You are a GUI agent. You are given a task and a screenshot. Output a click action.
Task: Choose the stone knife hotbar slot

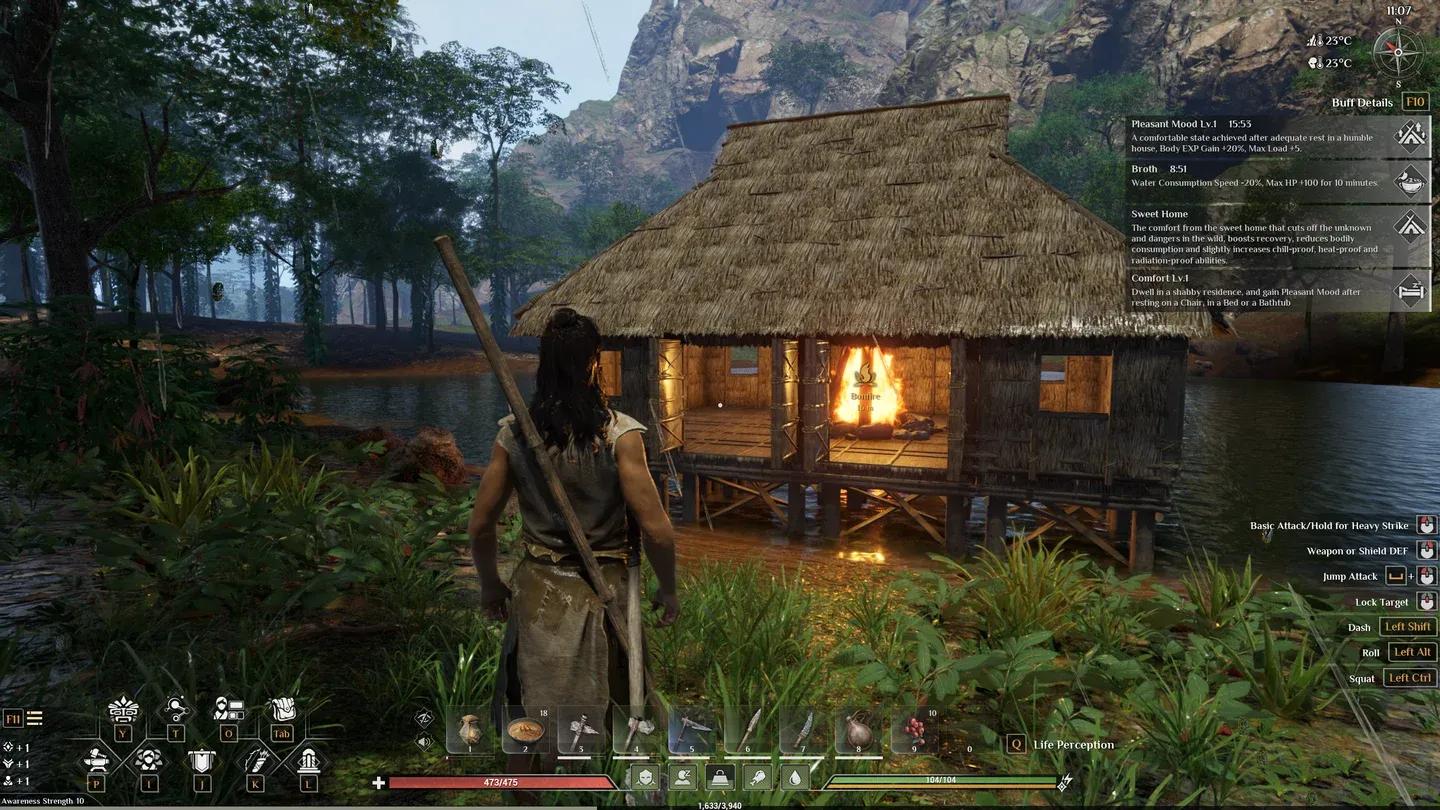pyautogui.click(x=802, y=730)
